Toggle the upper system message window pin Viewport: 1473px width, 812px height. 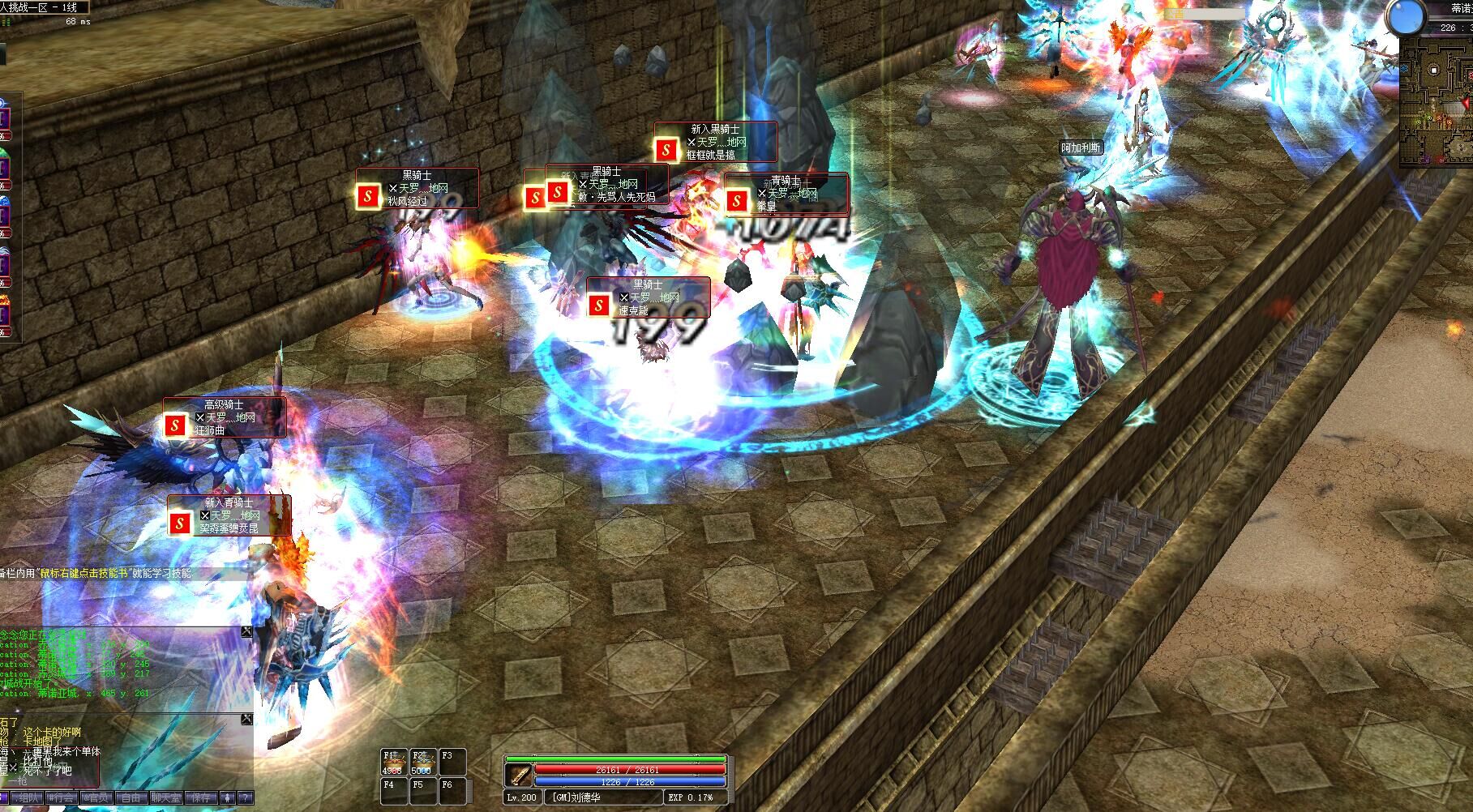tap(246, 631)
